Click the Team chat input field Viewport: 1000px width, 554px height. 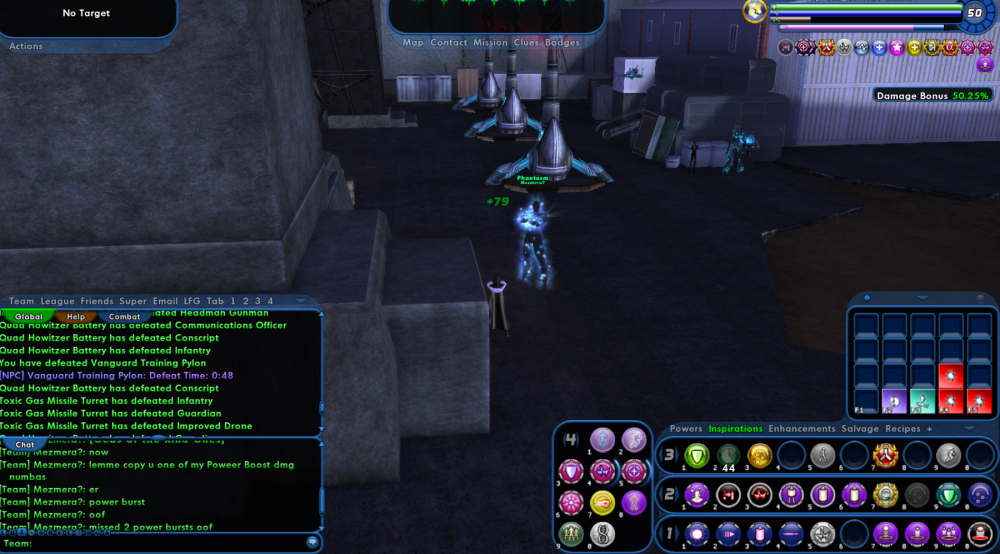(160, 543)
